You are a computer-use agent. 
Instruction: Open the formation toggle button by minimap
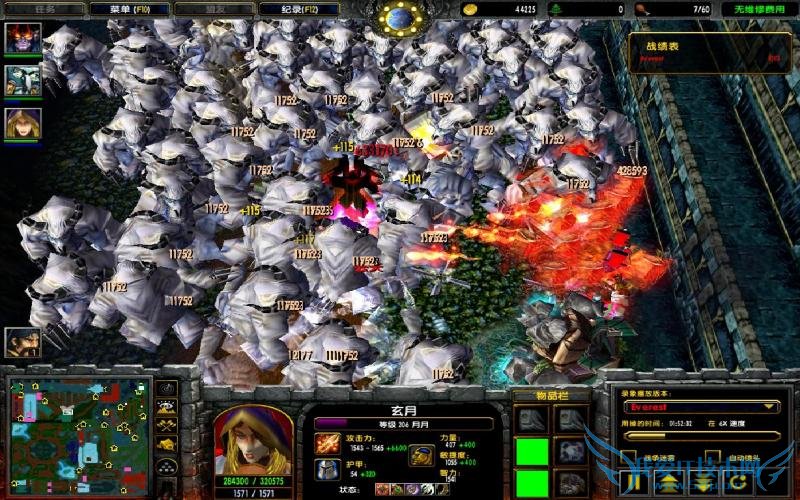pyautogui.click(x=167, y=465)
